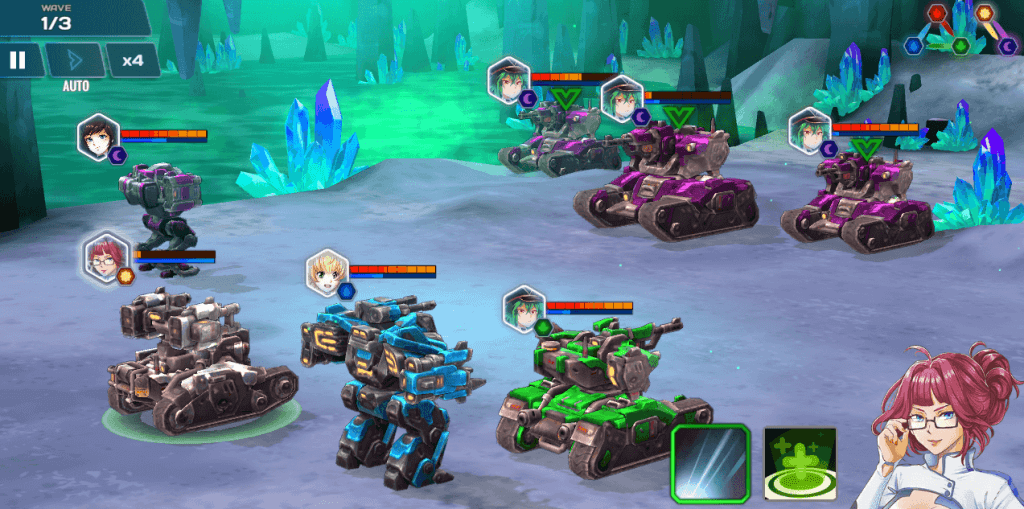Select the green tank pilot's portrait
The width and height of the screenshot is (1024, 509).
[x=523, y=309]
